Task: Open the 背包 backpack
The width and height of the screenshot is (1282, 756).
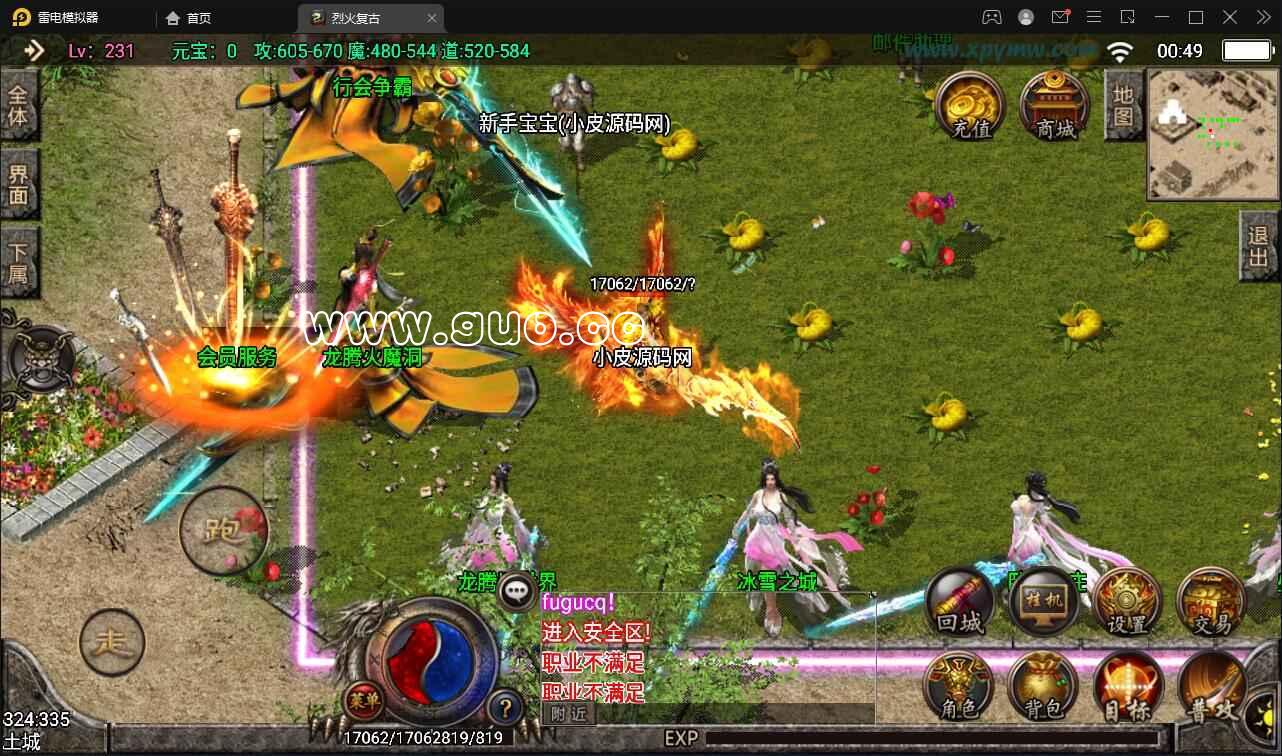Action: tap(1043, 688)
